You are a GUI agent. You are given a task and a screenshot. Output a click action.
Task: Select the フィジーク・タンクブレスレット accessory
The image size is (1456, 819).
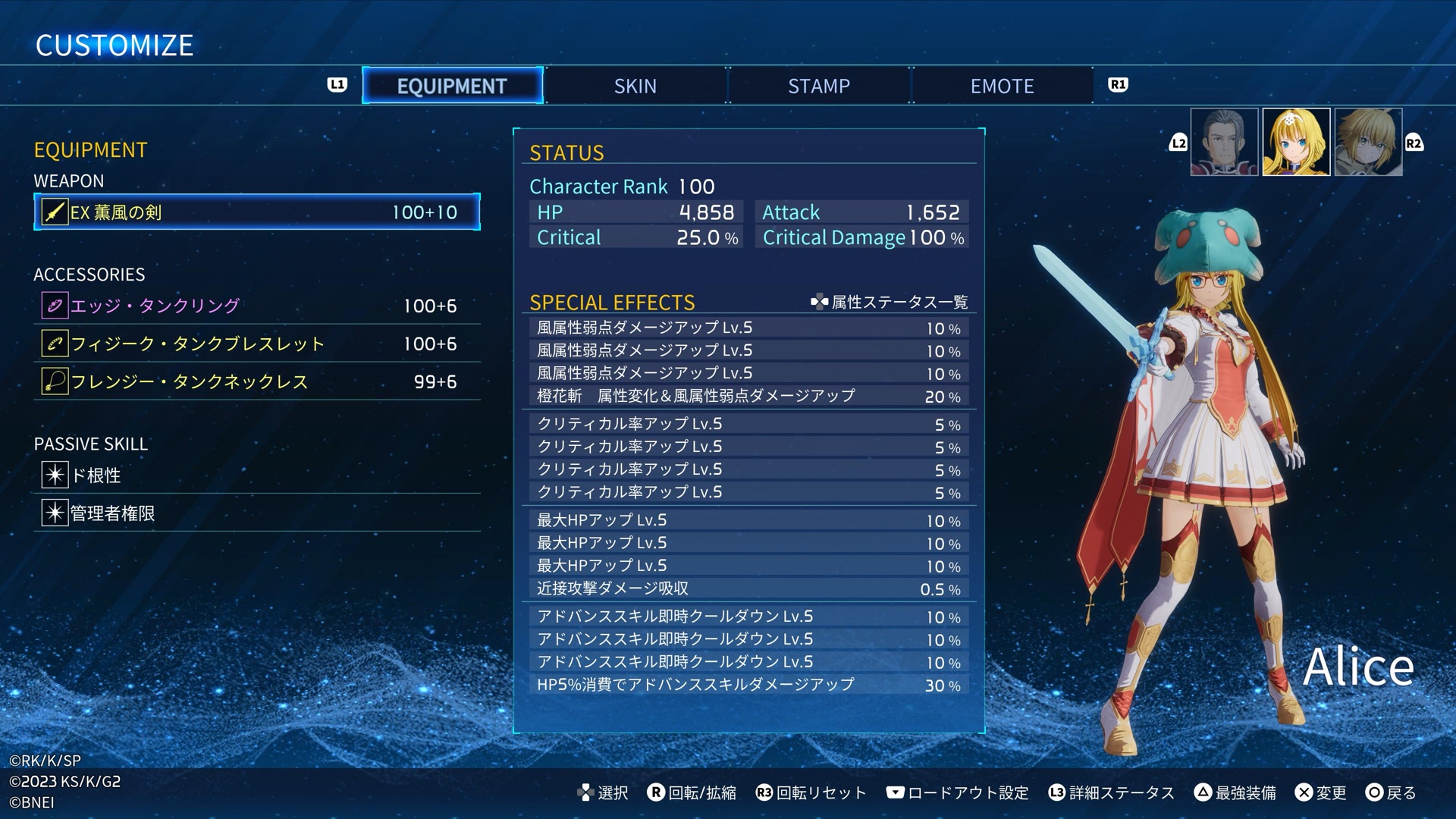click(x=256, y=344)
